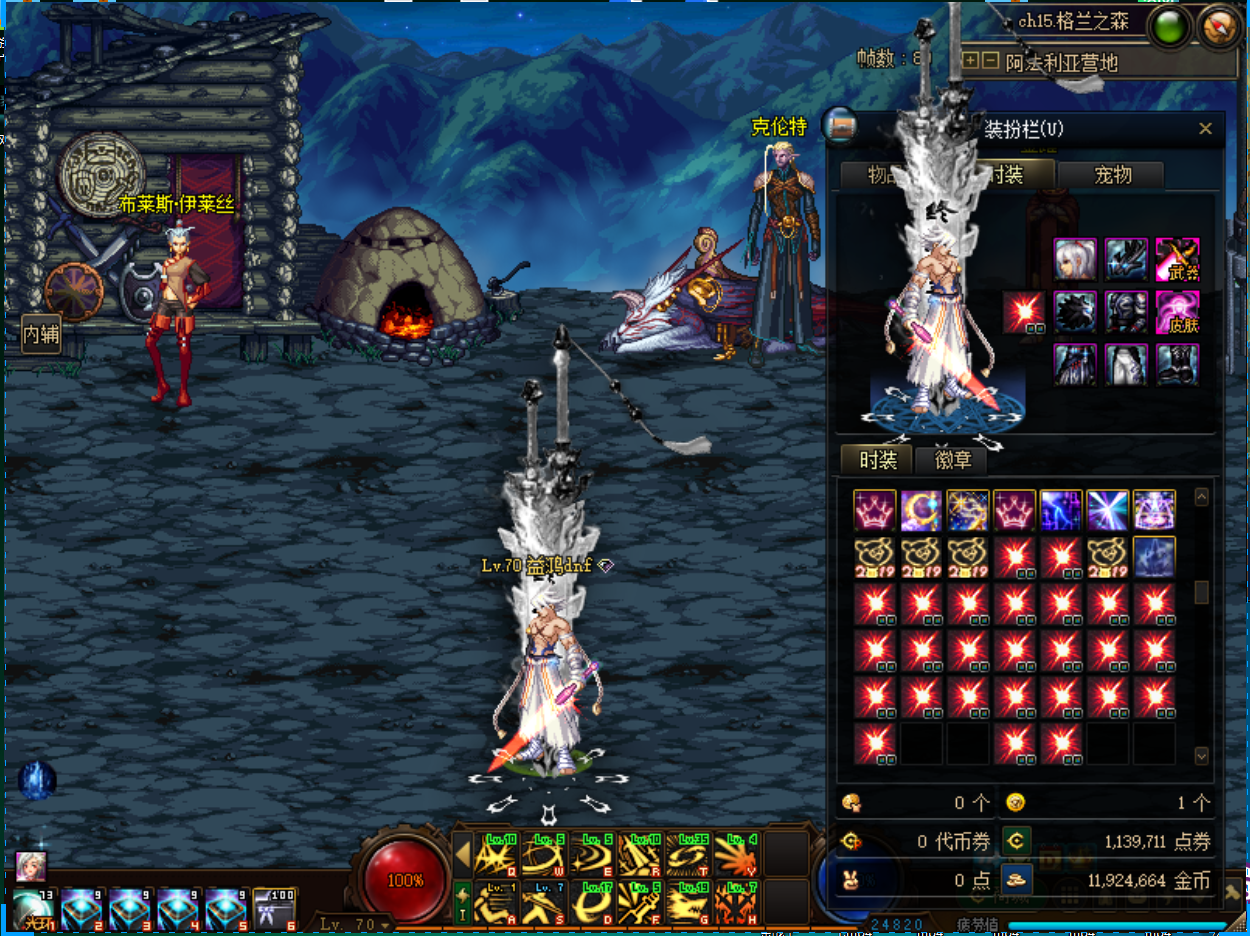1250x936 pixels.
Task: Open the Lv. 70 dropdown arrow
Action: pos(385,925)
